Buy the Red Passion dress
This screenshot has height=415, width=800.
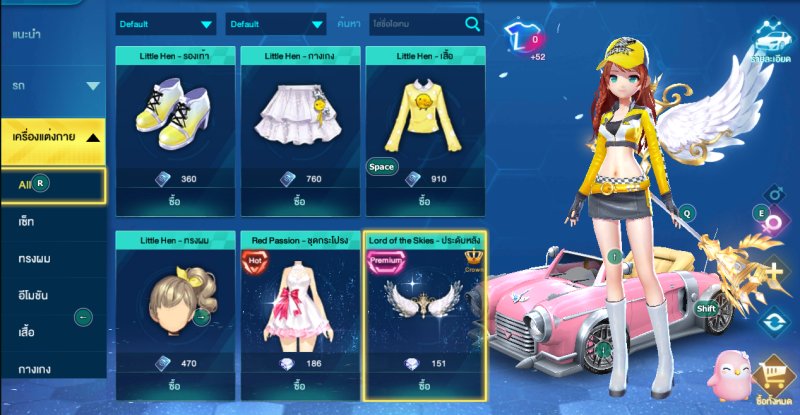click(299, 385)
